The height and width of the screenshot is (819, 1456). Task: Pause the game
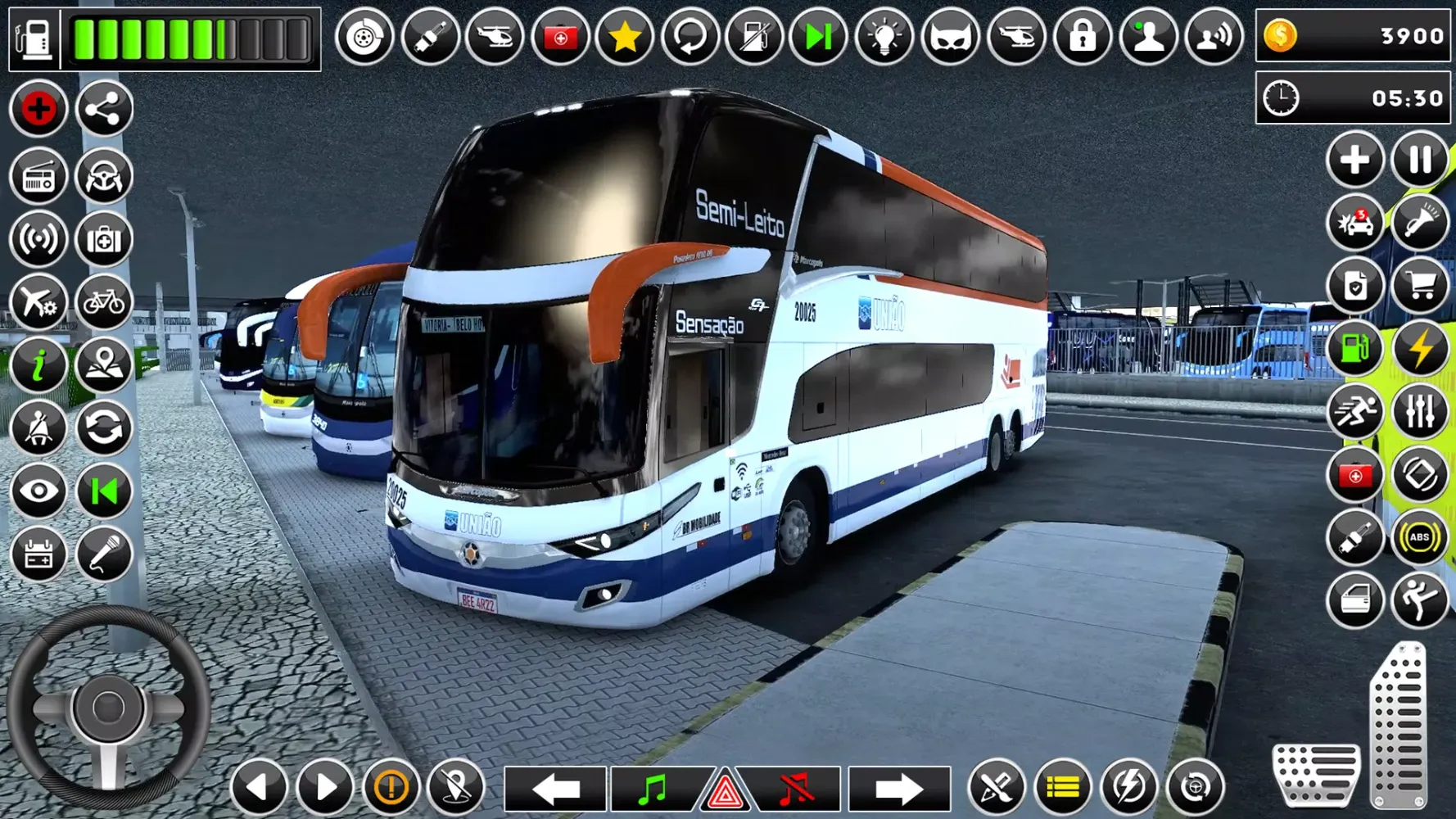(1419, 159)
